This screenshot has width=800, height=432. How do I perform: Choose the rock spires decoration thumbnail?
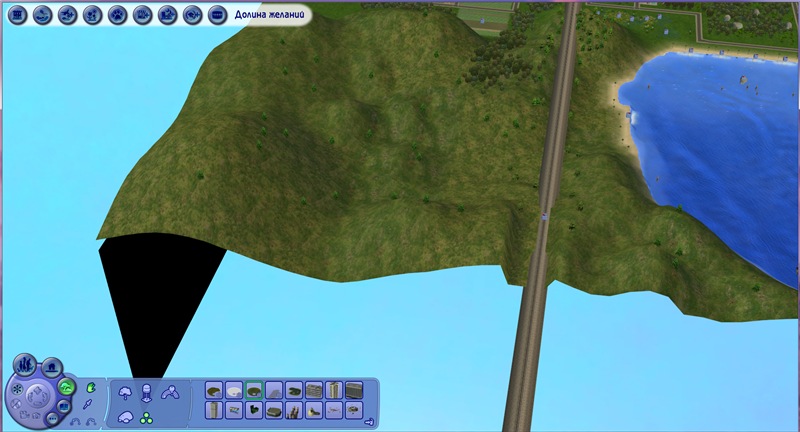(294, 410)
